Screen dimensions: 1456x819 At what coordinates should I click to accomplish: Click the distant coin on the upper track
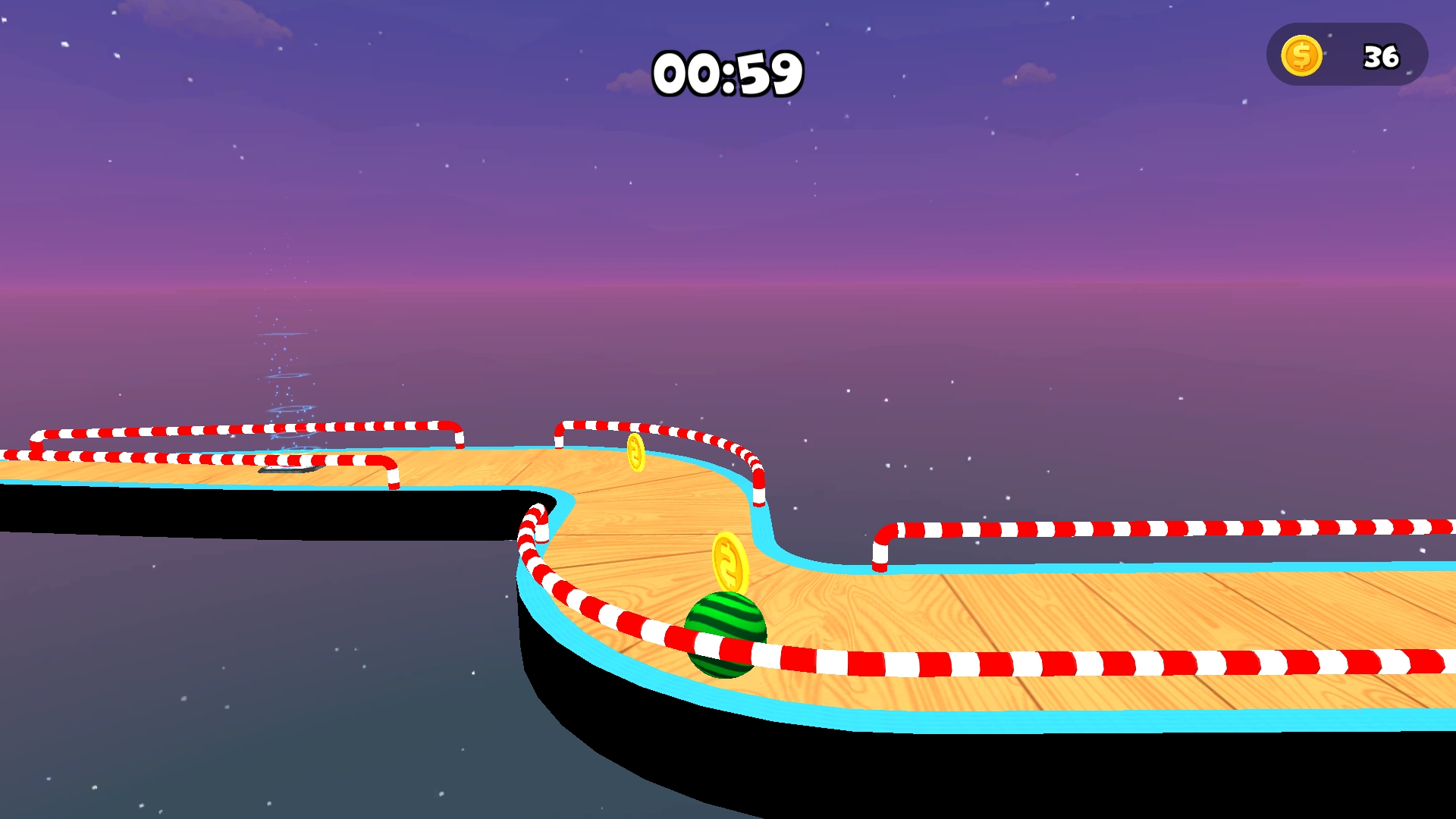(635, 453)
